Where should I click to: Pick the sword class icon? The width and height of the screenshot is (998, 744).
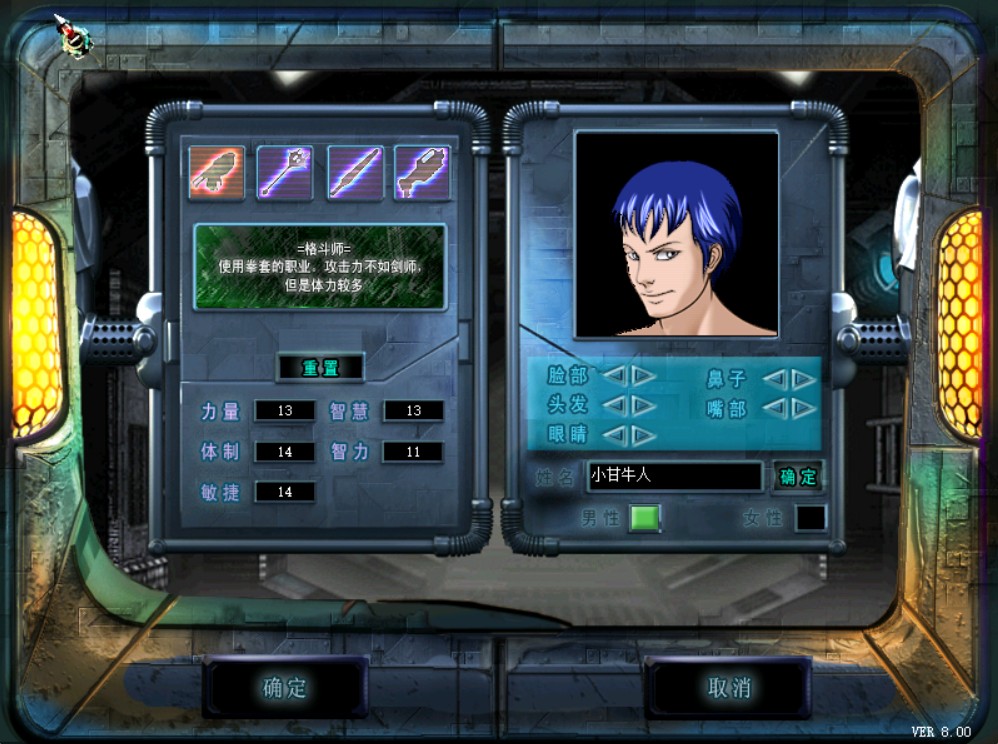click(354, 173)
